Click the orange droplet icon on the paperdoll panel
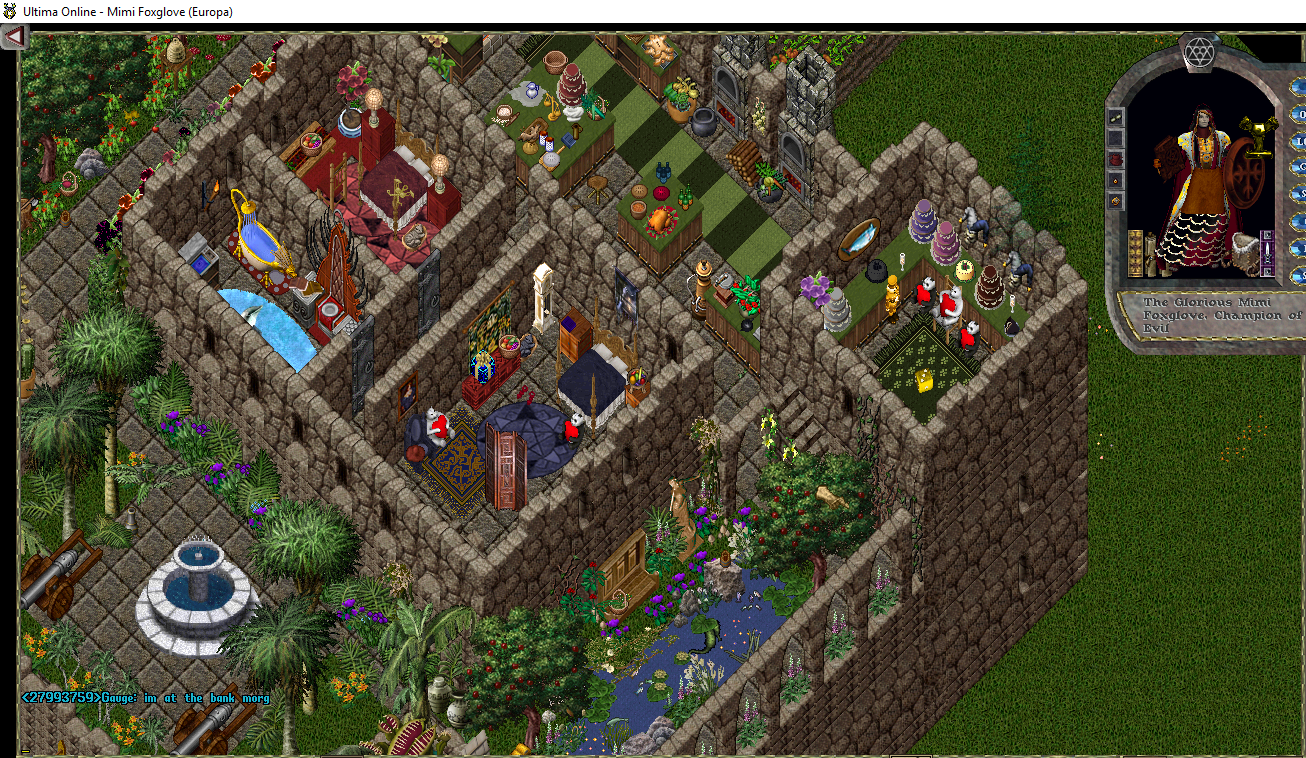Image resolution: width=1306 pixels, height=758 pixels. (1114, 180)
